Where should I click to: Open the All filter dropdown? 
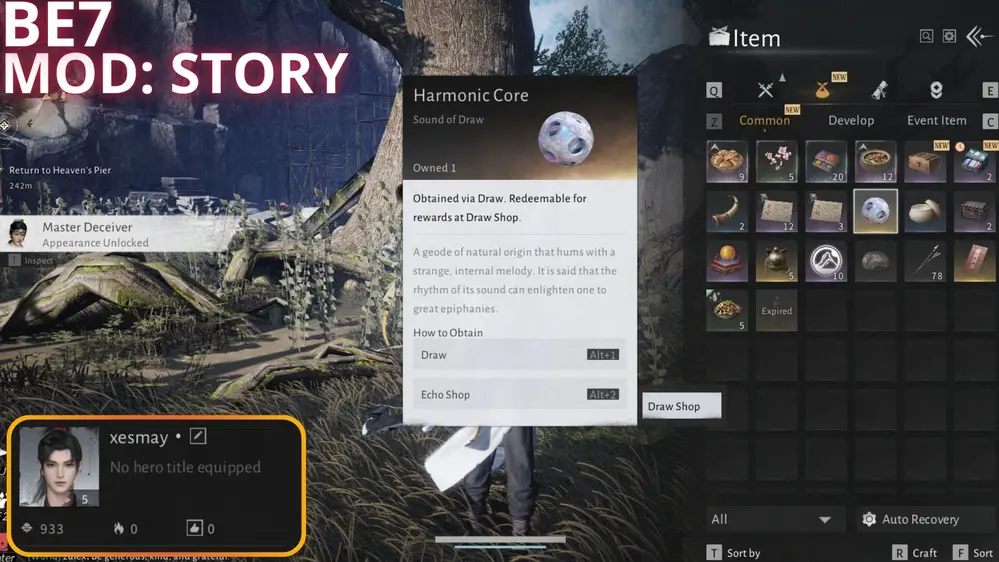tap(770, 520)
